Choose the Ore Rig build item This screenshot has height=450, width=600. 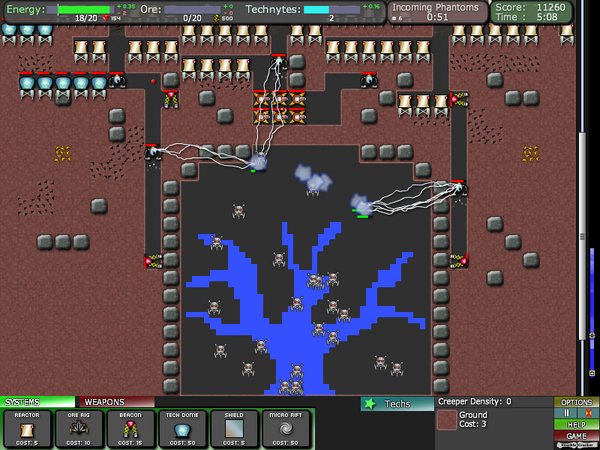click(x=78, y=427)
